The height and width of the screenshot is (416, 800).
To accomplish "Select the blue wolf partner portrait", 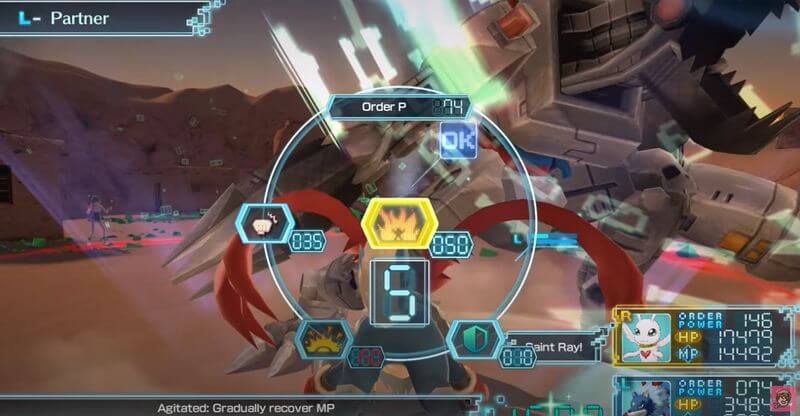I will pyautogui.click(x=646, y=398).
